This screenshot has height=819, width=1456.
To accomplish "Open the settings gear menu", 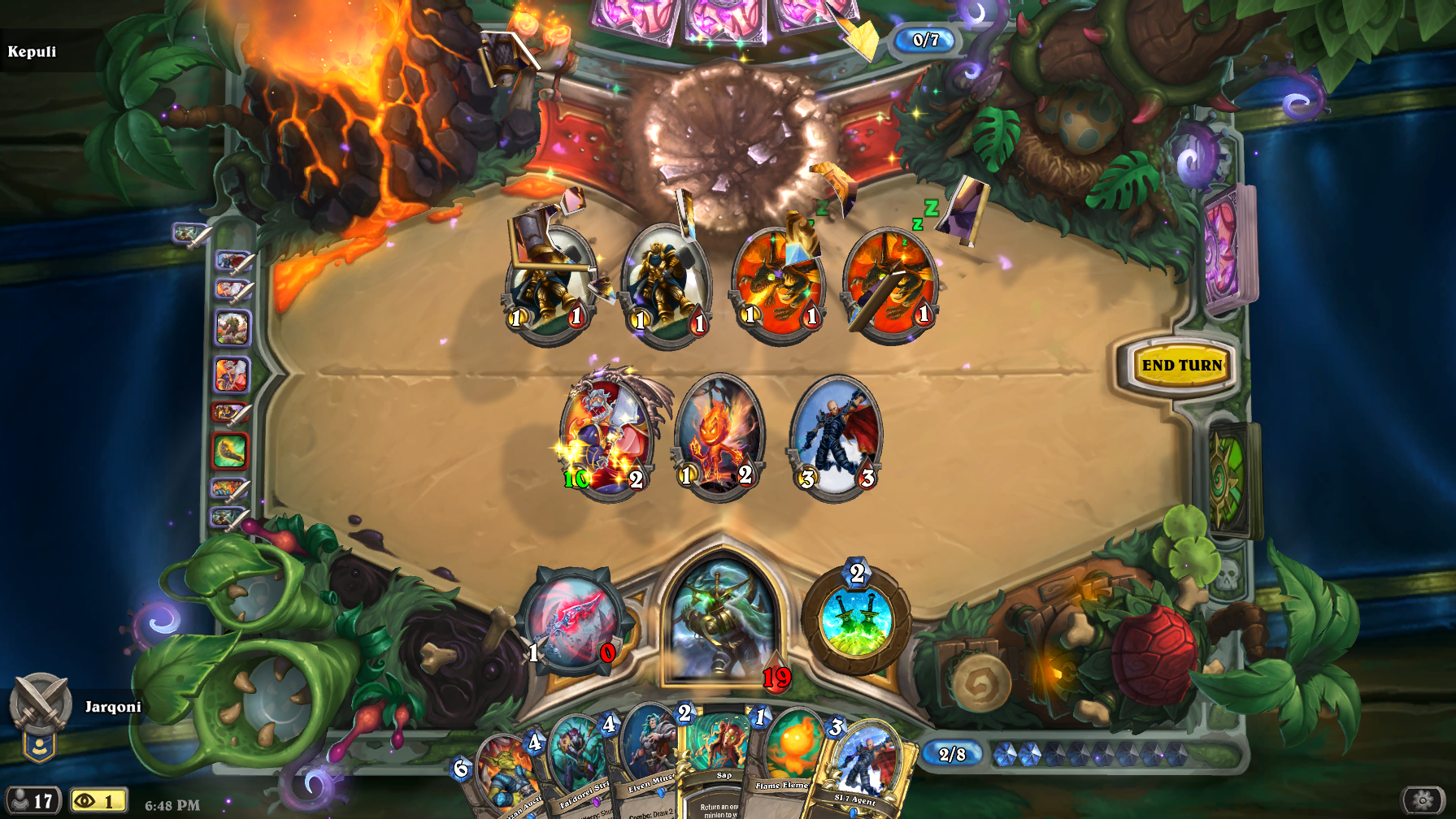I will coord(1423,800).
